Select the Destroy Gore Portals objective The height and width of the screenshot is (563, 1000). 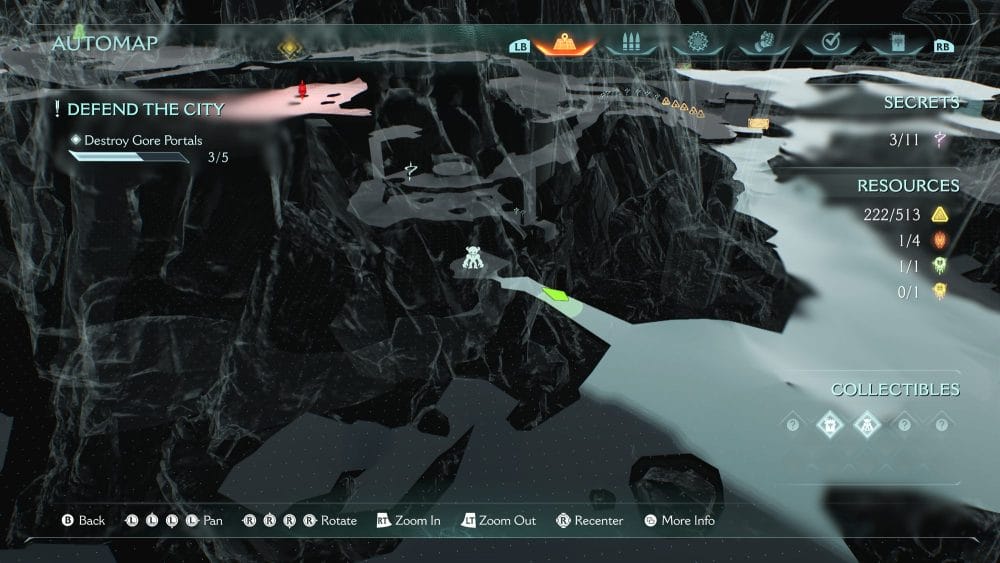click(x=144, y=141)
